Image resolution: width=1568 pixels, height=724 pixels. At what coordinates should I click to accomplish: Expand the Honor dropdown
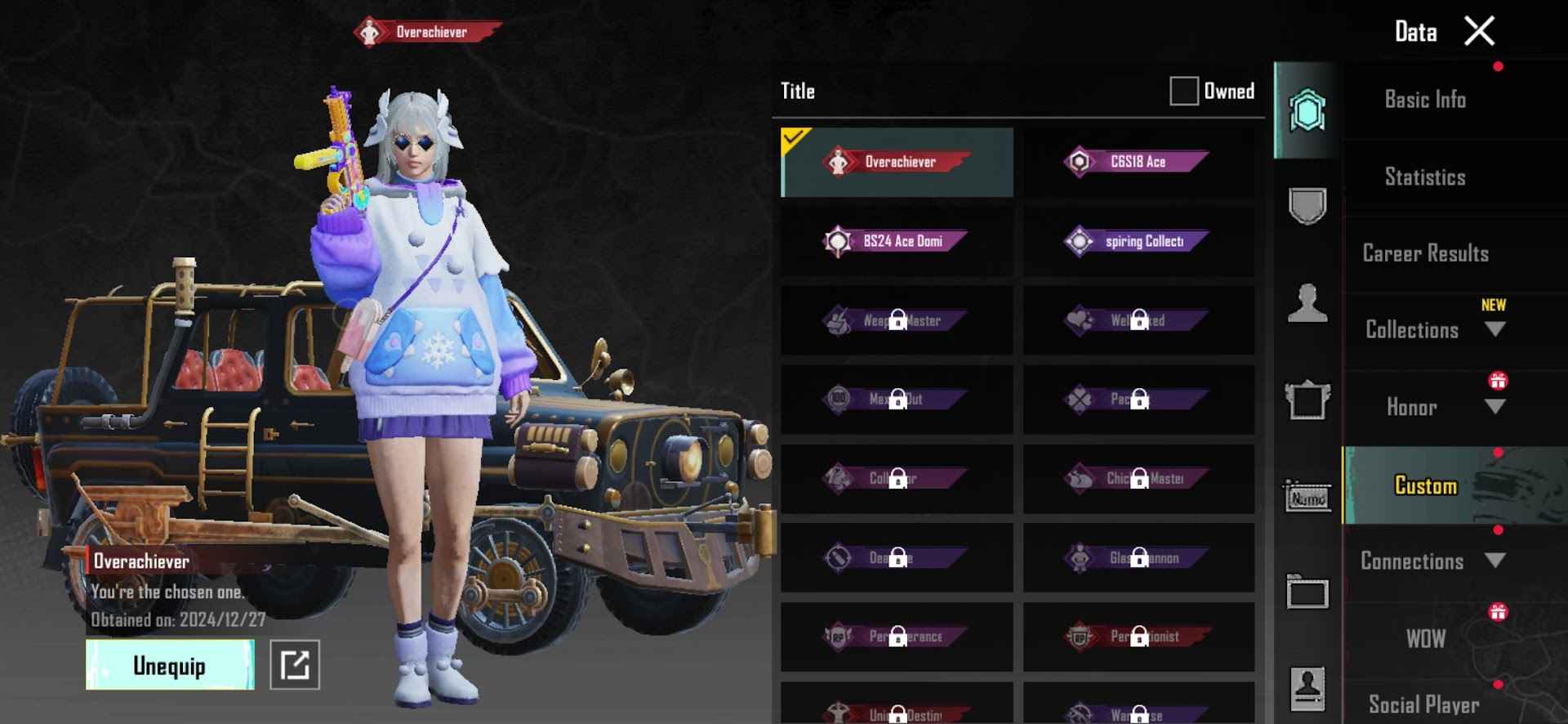click(1495, 408)
